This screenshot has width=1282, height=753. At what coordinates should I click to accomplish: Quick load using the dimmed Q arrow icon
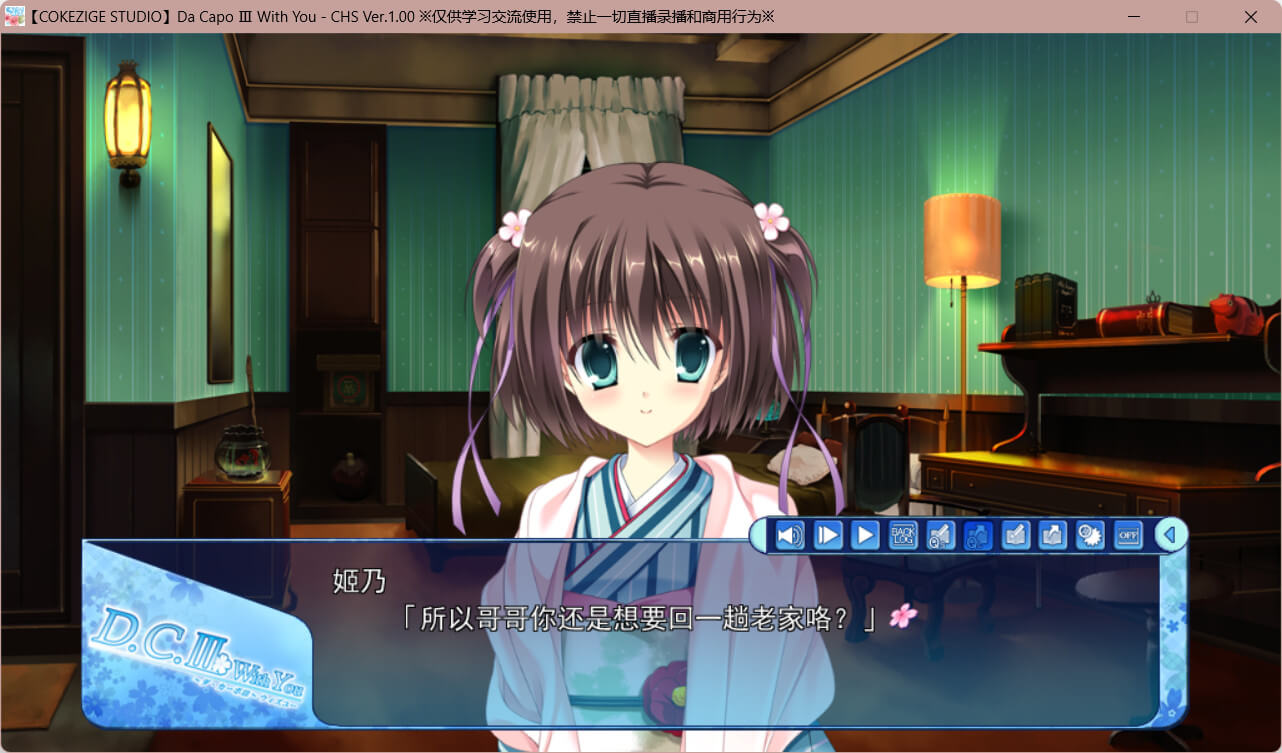pyautogui.click(x=977, y=536)
